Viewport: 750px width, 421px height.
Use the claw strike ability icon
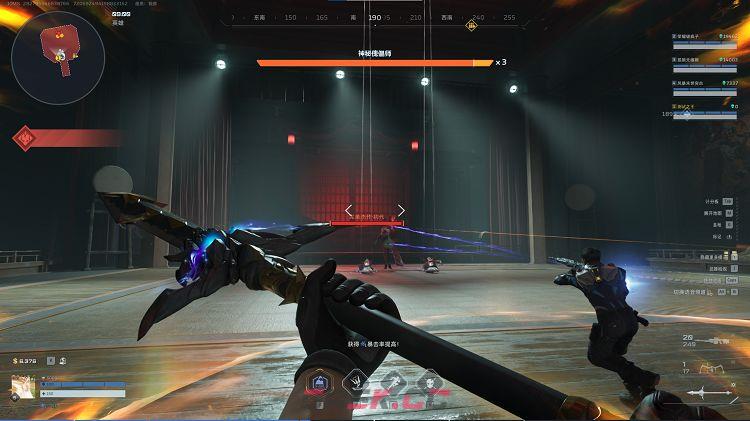(355, 382)
